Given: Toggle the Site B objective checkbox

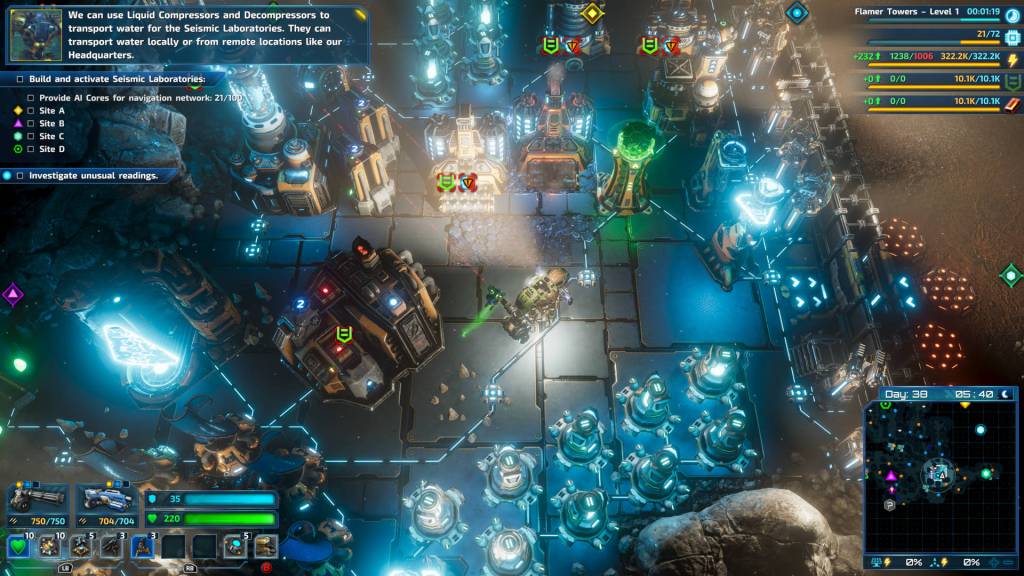Looking at the screenshot, I should pos(30,124).
